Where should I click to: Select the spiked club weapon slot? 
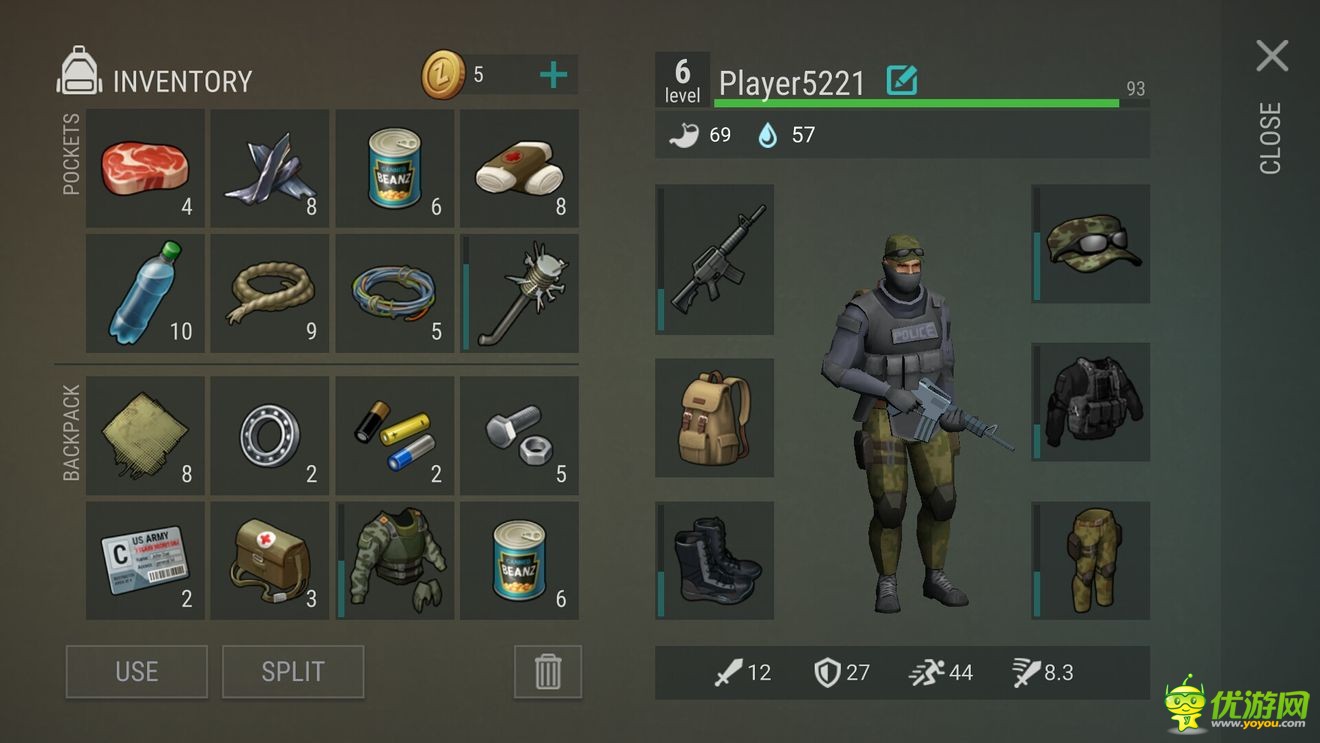pos(519,293)
